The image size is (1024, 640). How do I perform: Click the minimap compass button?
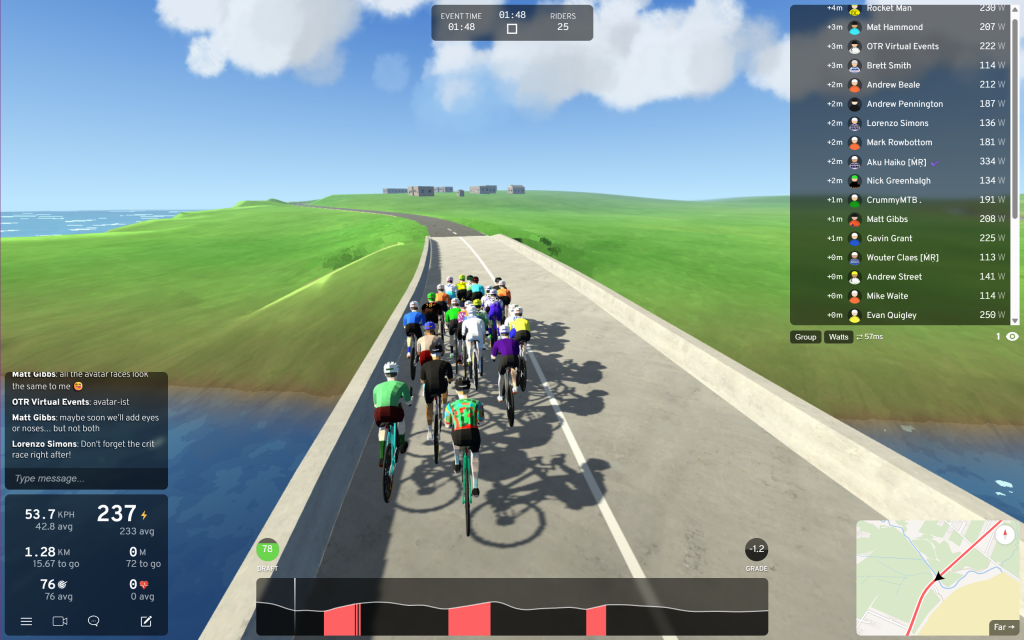click(x=1007, y=533)
